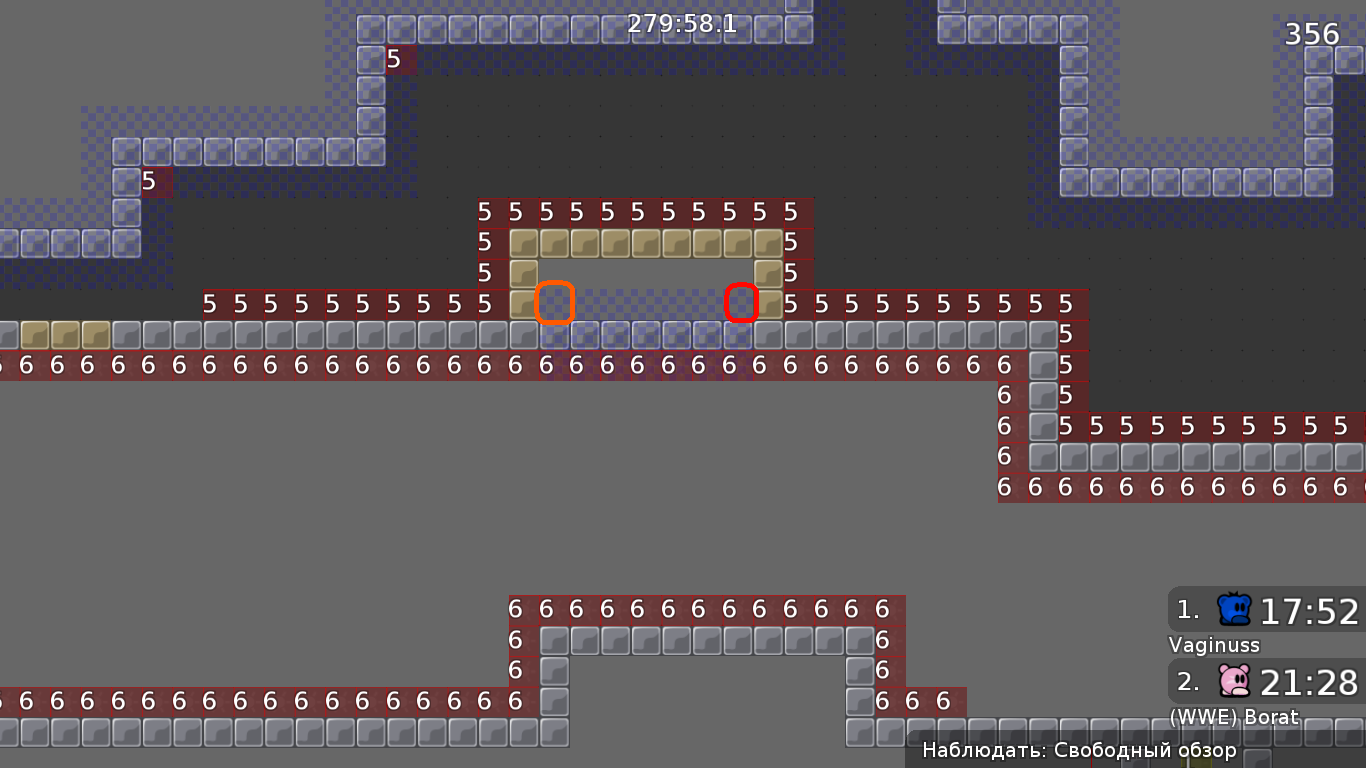Viewport: 1366px width, 768px height.
Task: Click the spectator bar labeled Свободный обзор
Action: click(x=1080, y=748)
